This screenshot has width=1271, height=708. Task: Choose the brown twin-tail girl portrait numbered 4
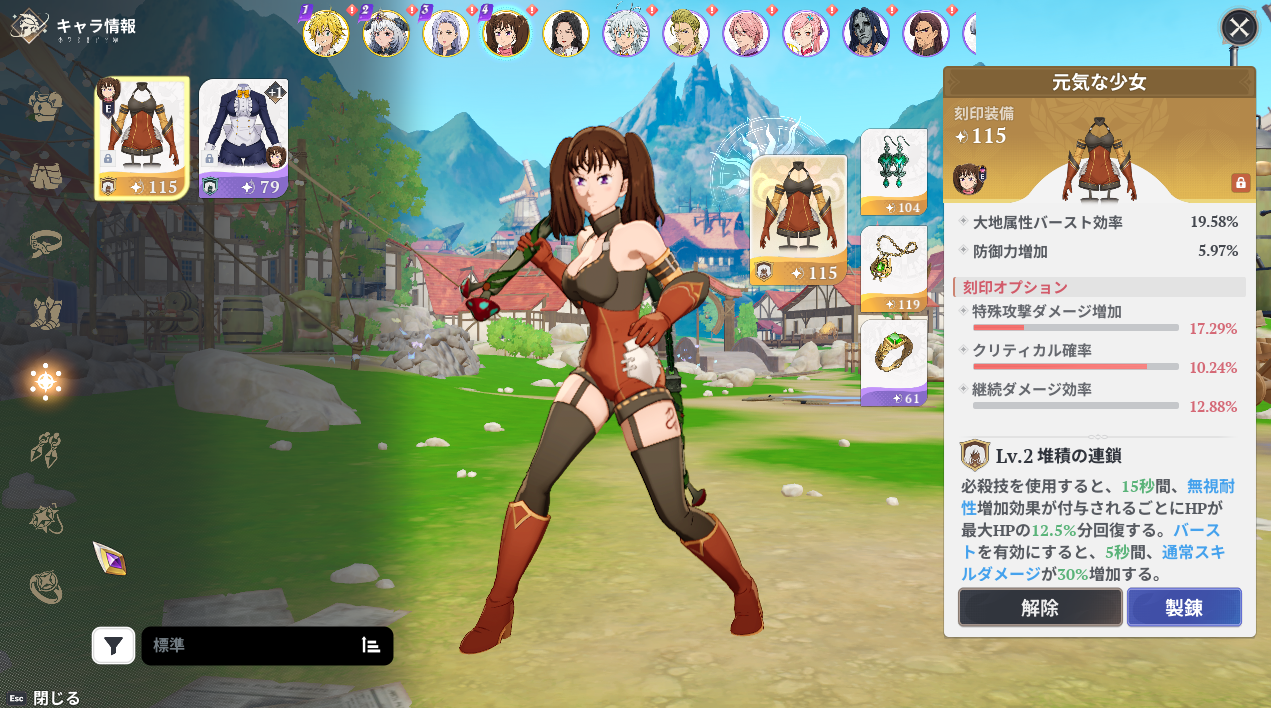pos(506,33)
